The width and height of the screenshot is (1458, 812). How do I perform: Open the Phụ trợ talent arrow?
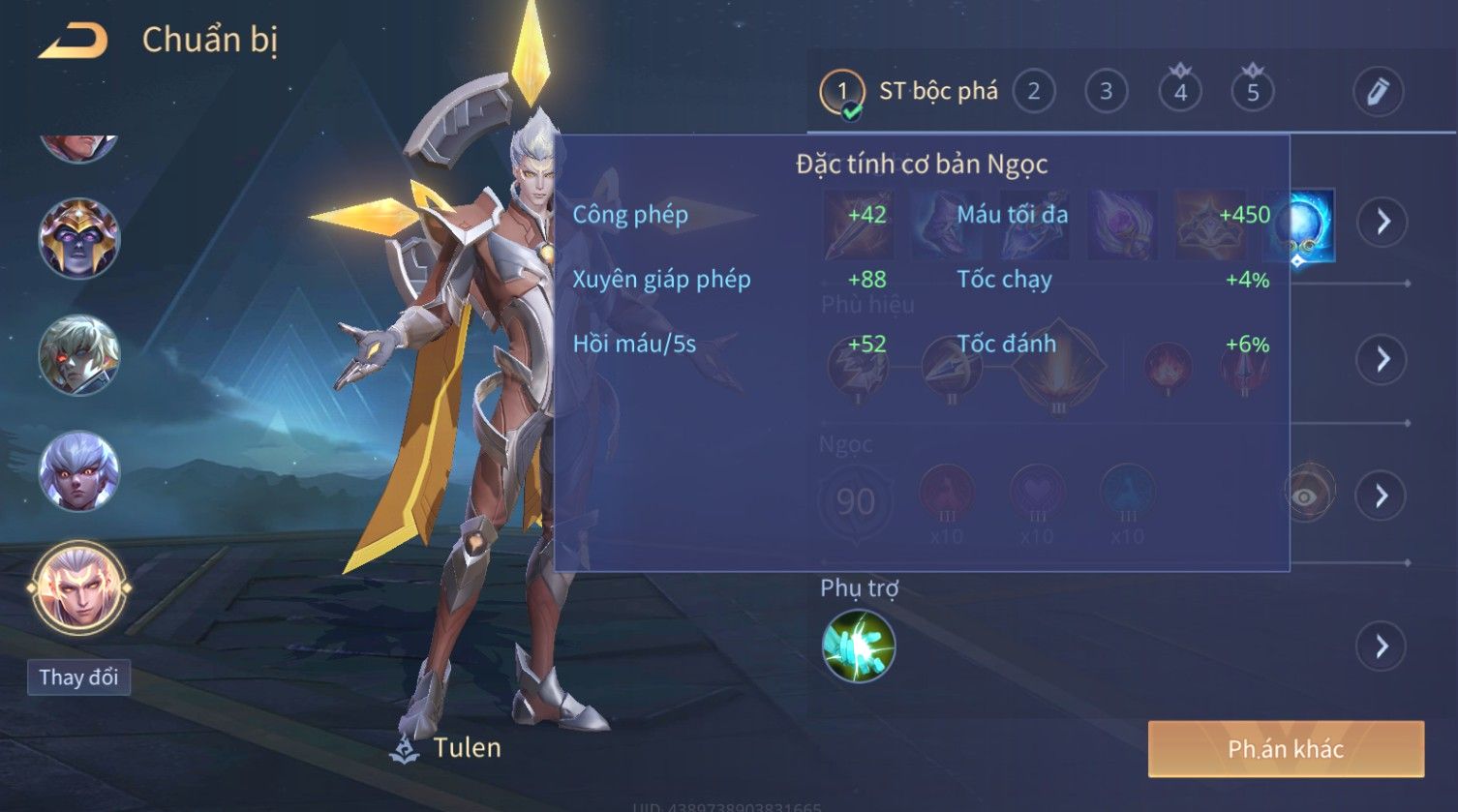tap(1382, 646)
